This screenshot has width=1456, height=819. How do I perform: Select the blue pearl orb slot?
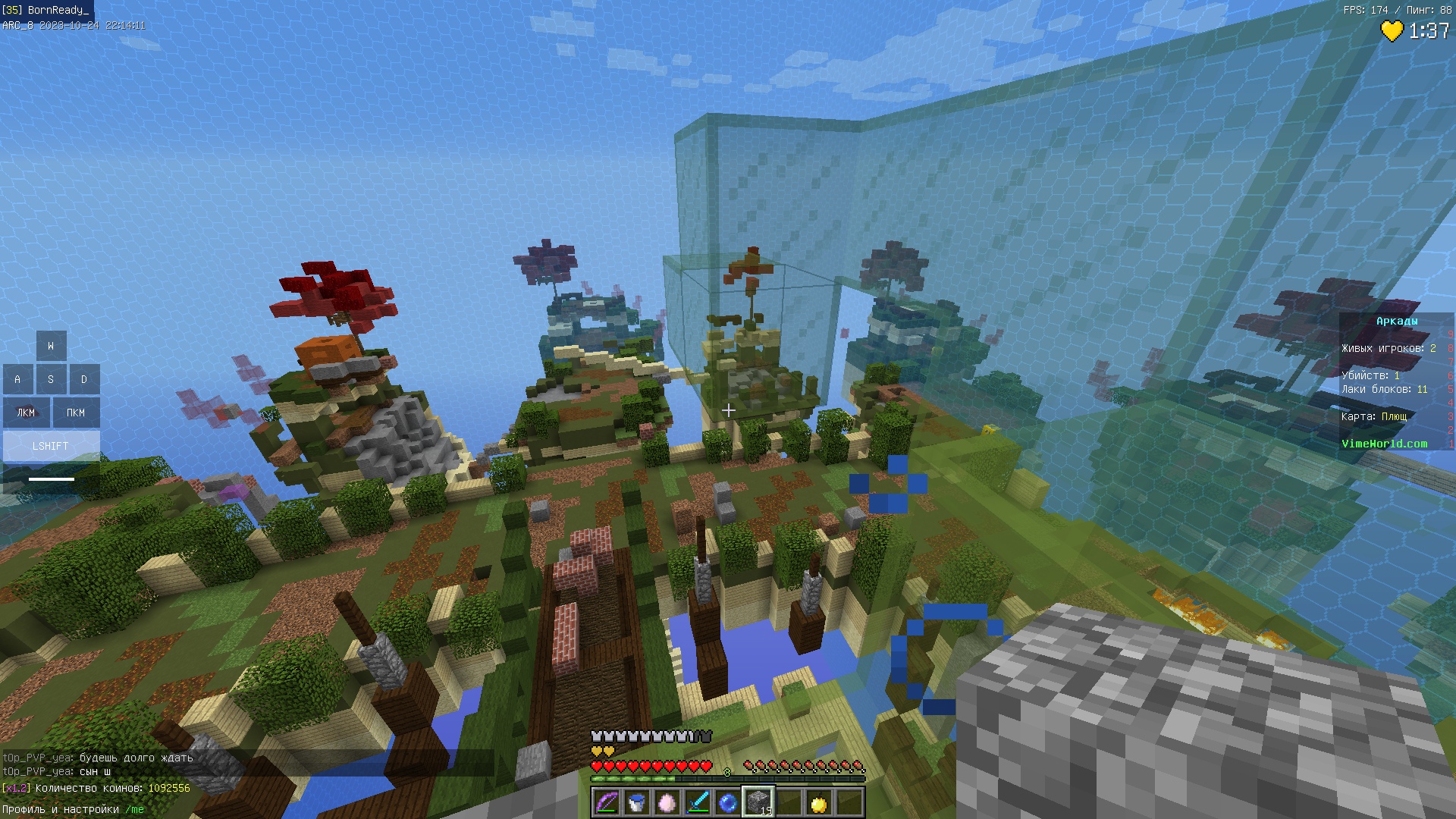(x=728, y=802)
